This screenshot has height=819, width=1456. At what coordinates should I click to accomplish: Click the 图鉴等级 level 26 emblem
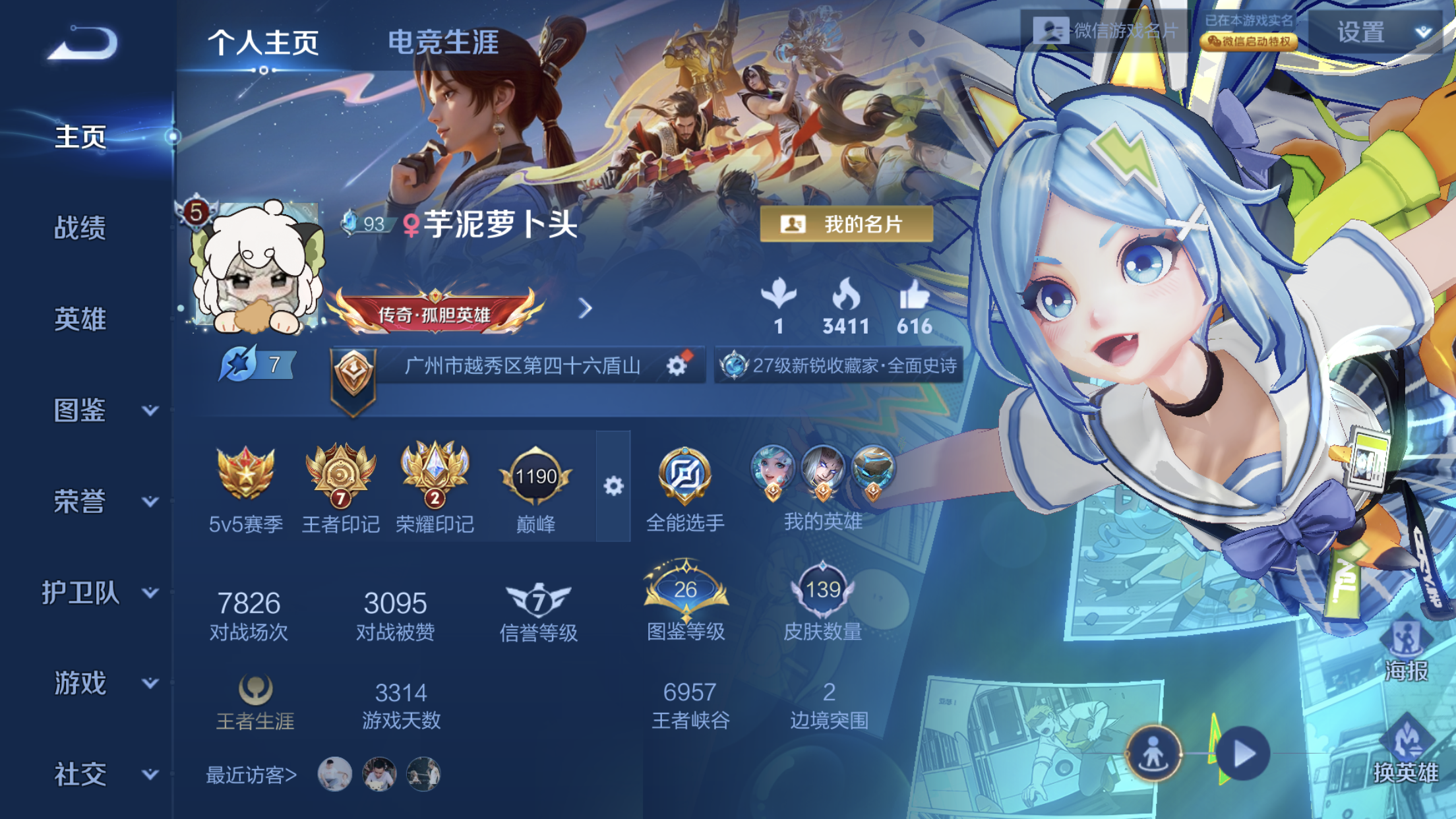tap(684, 590)
